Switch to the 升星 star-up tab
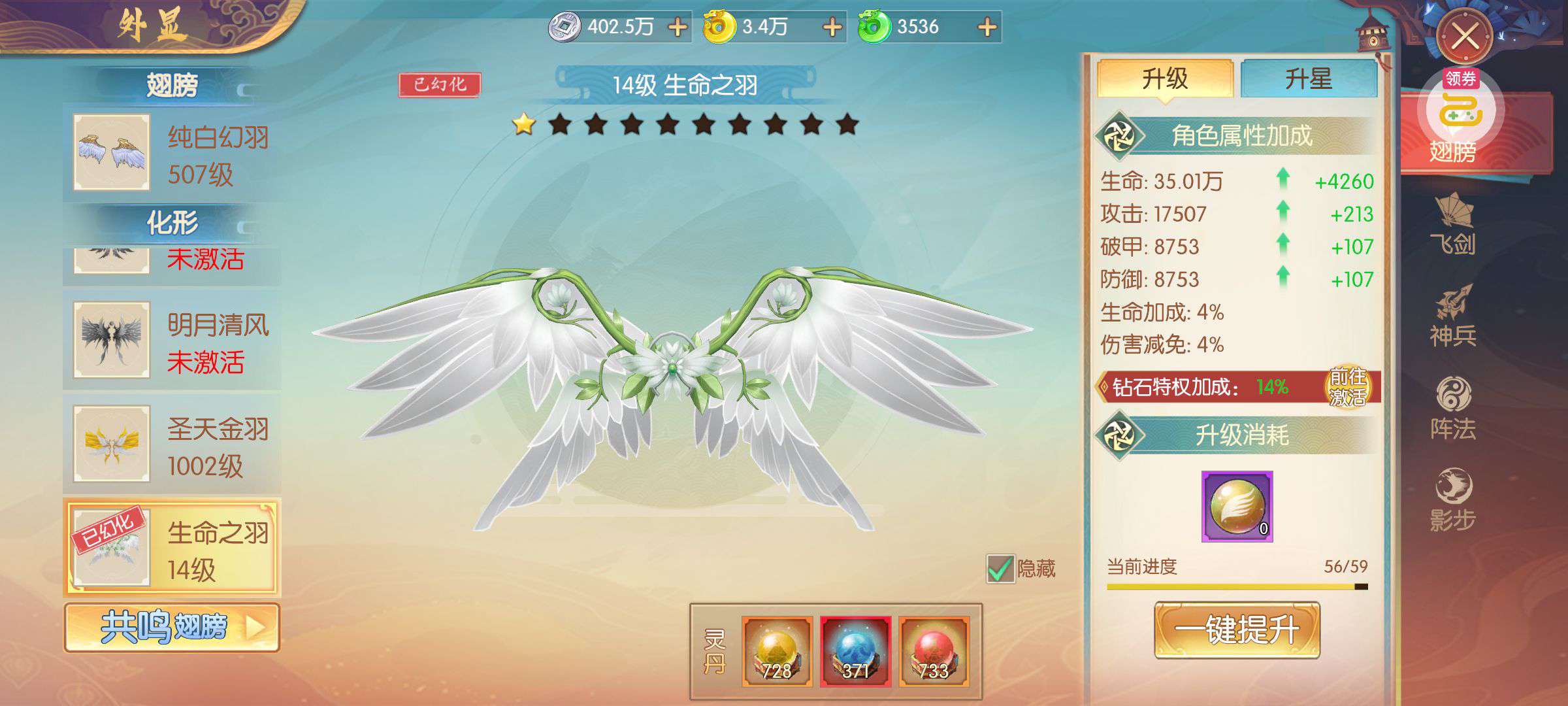The height and width of the screenshot is (706, 1568). [1308, 79]
